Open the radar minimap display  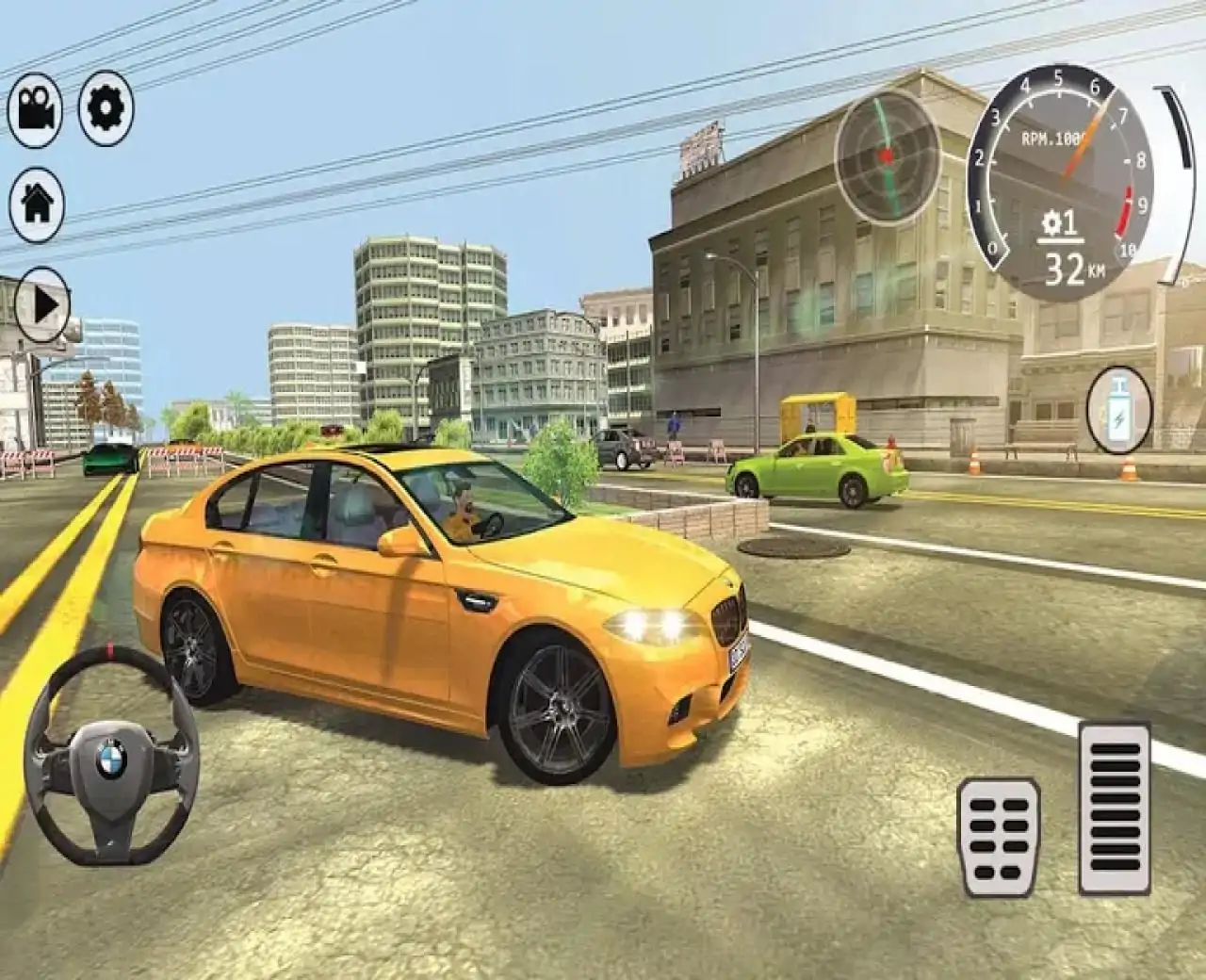(886, 155)
